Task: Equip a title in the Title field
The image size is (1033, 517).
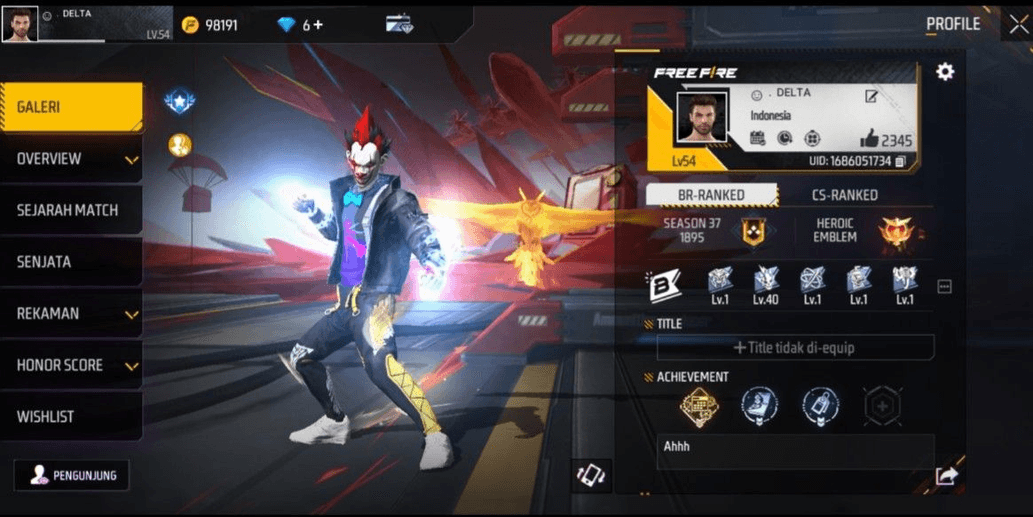Action: coord(795,348)
